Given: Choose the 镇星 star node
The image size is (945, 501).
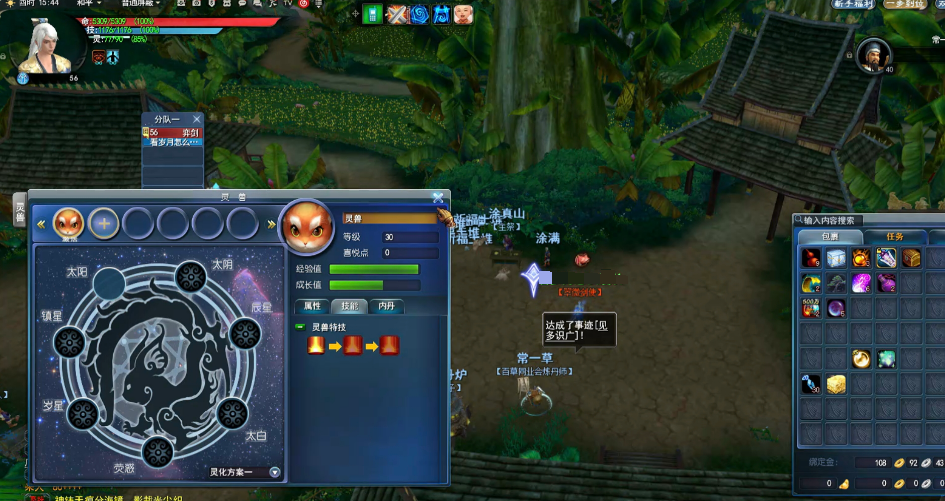Looking at the screenshot, I should point(68,342).
